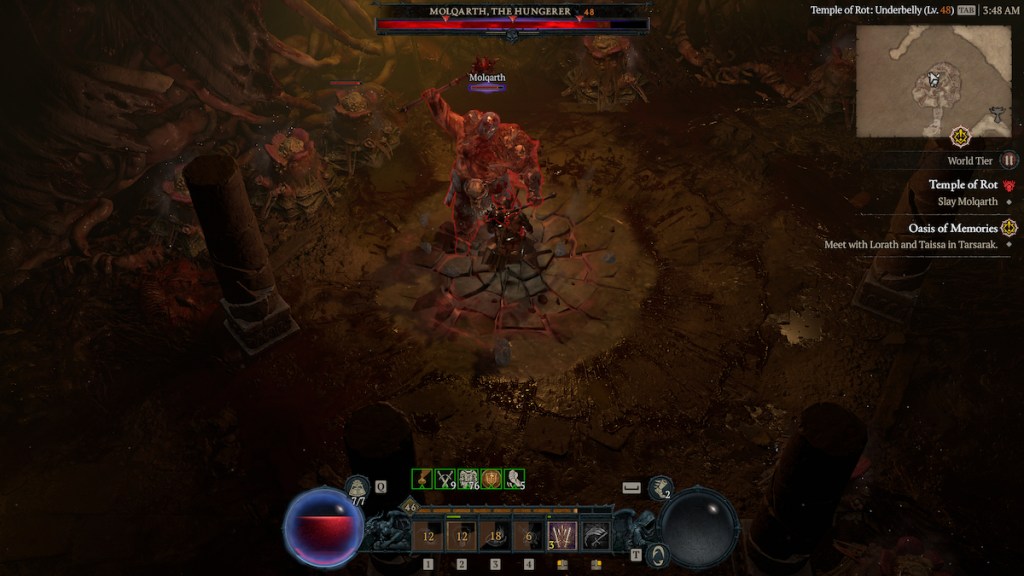This screenshot has width=1024, height=576.
Task: Click the mount horseshoe icon
Action: [656, 554]
